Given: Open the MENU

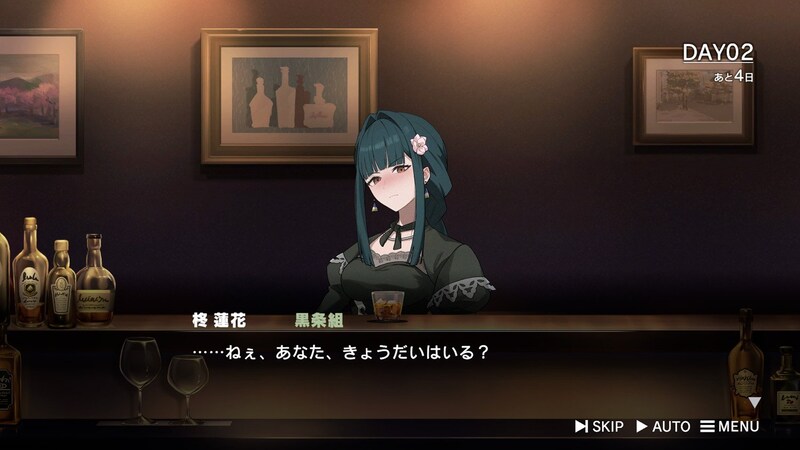Looking at the screenshot, I should (x=729, y=427).
